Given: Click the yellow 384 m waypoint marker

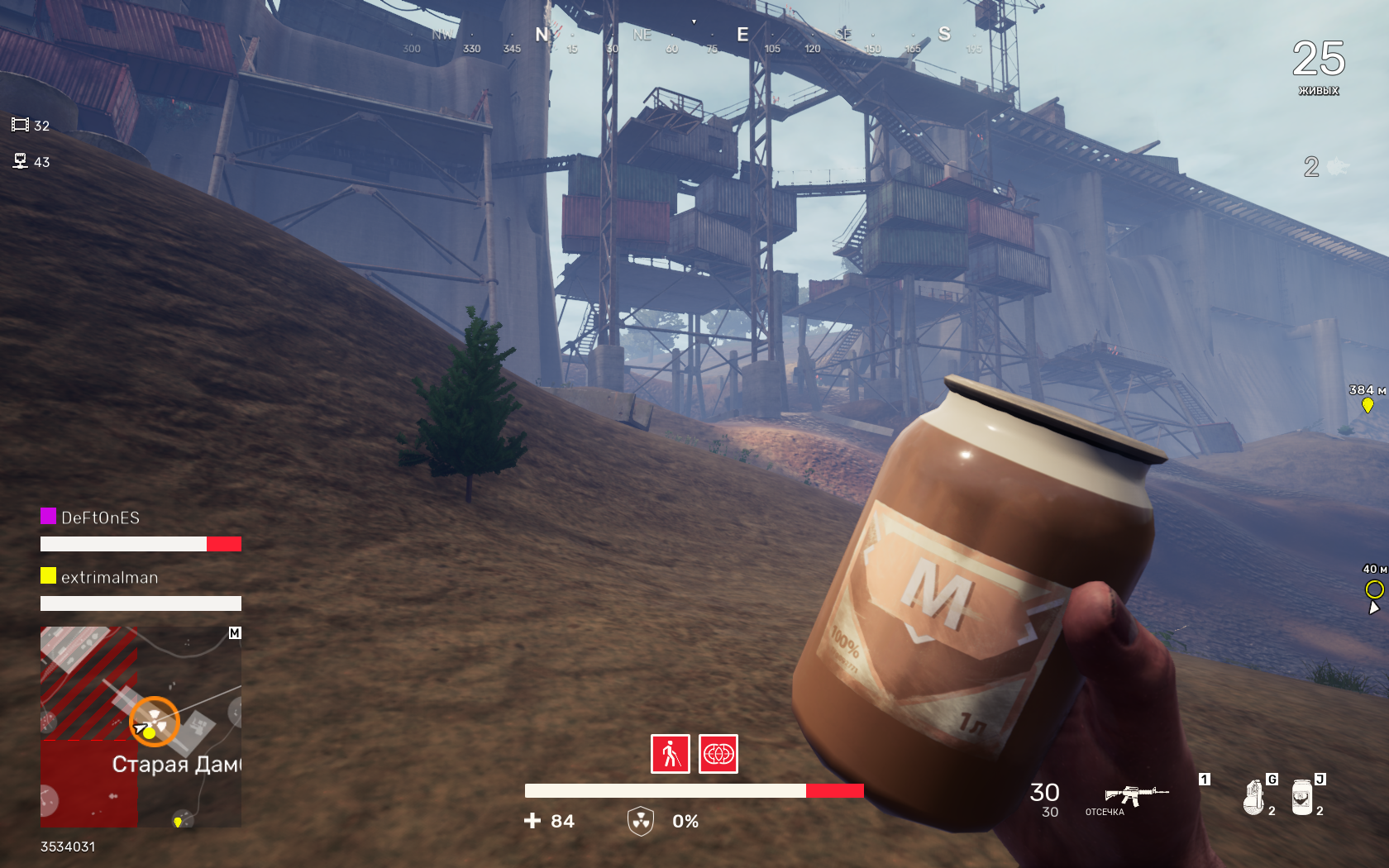Looking at the screenshot, I should [1368, 404].
